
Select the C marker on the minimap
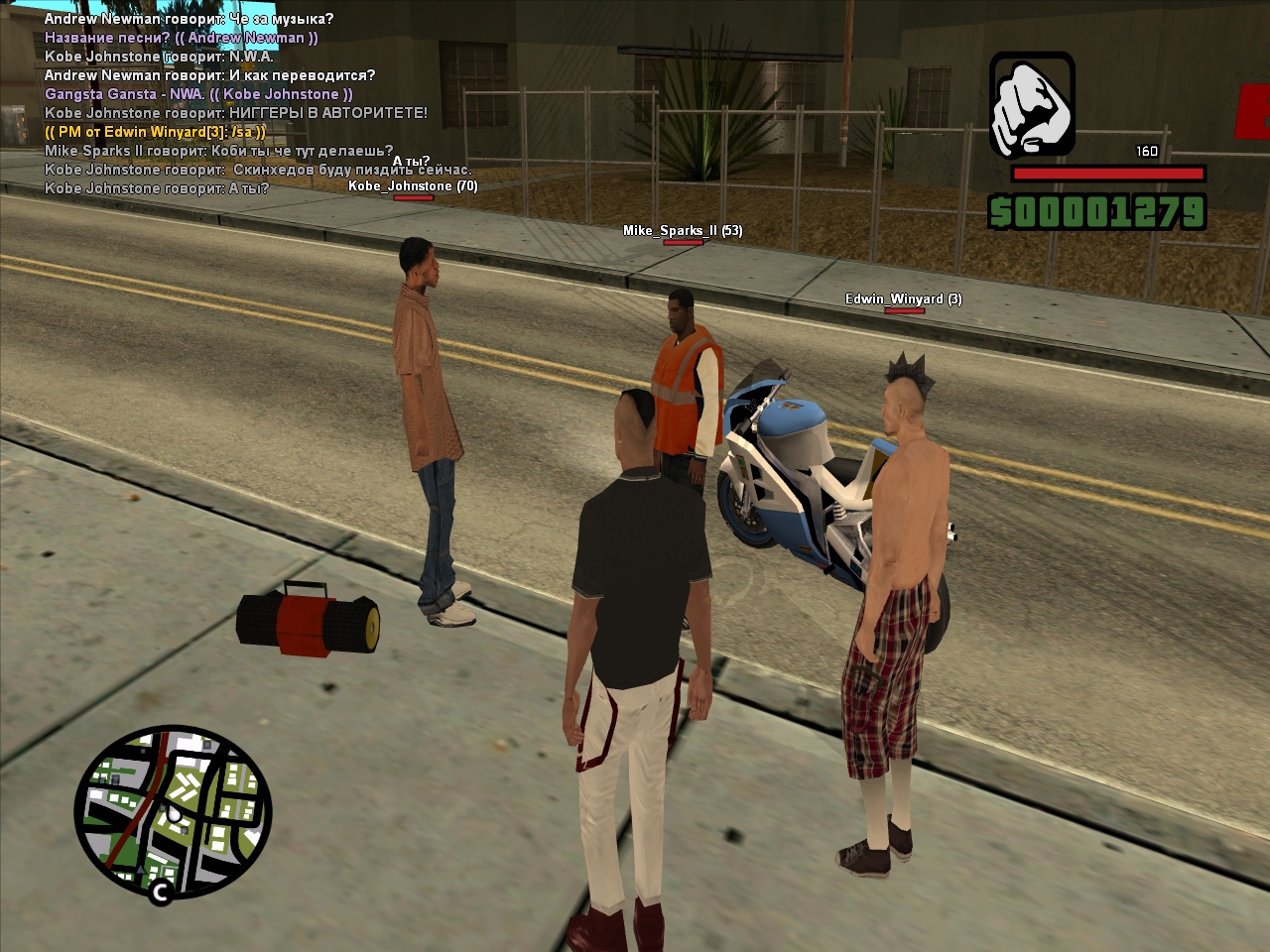coord(161,892)
